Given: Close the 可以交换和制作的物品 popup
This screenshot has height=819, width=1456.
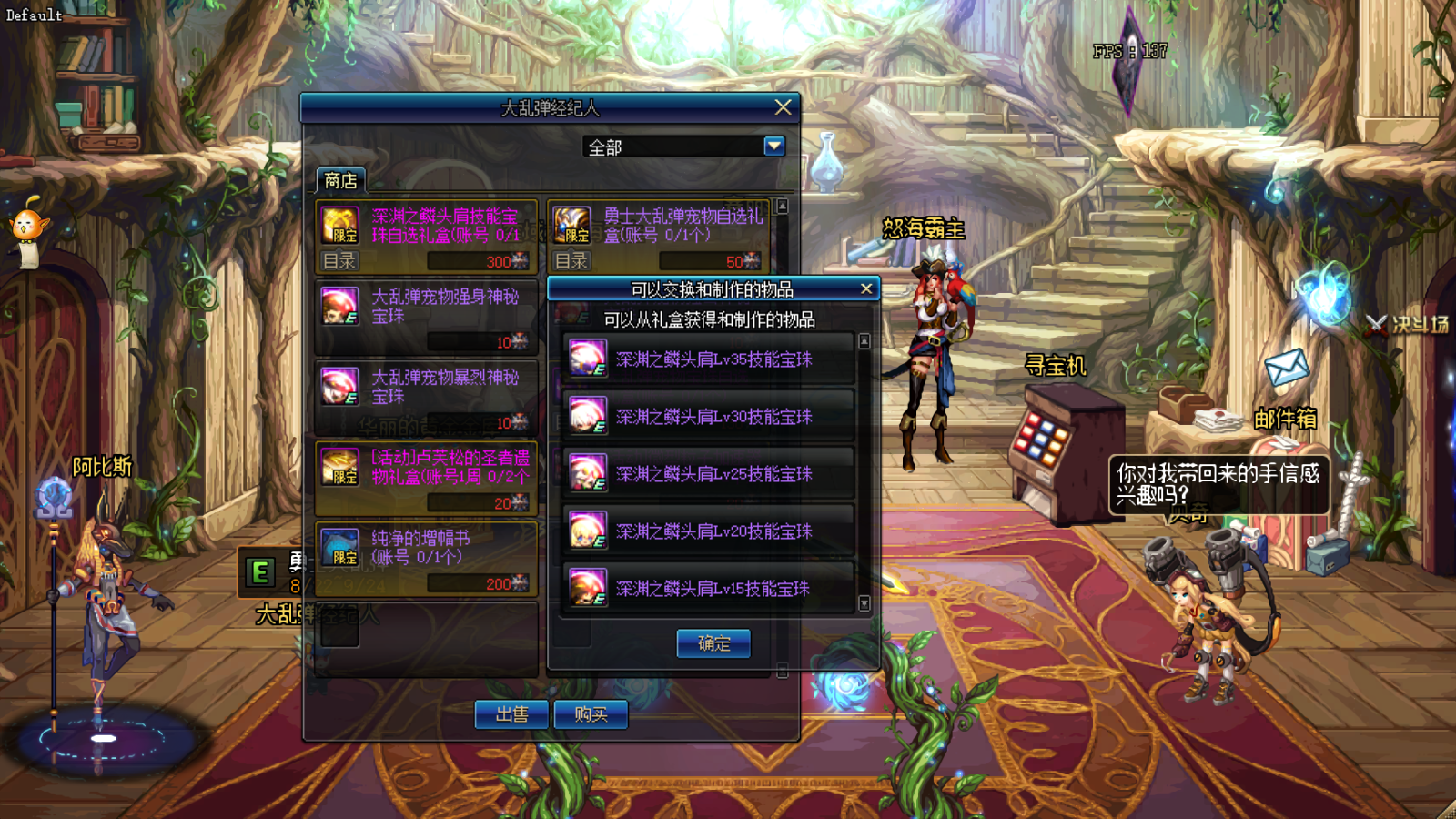Looking at the screenshot, I should click(866, 288).
